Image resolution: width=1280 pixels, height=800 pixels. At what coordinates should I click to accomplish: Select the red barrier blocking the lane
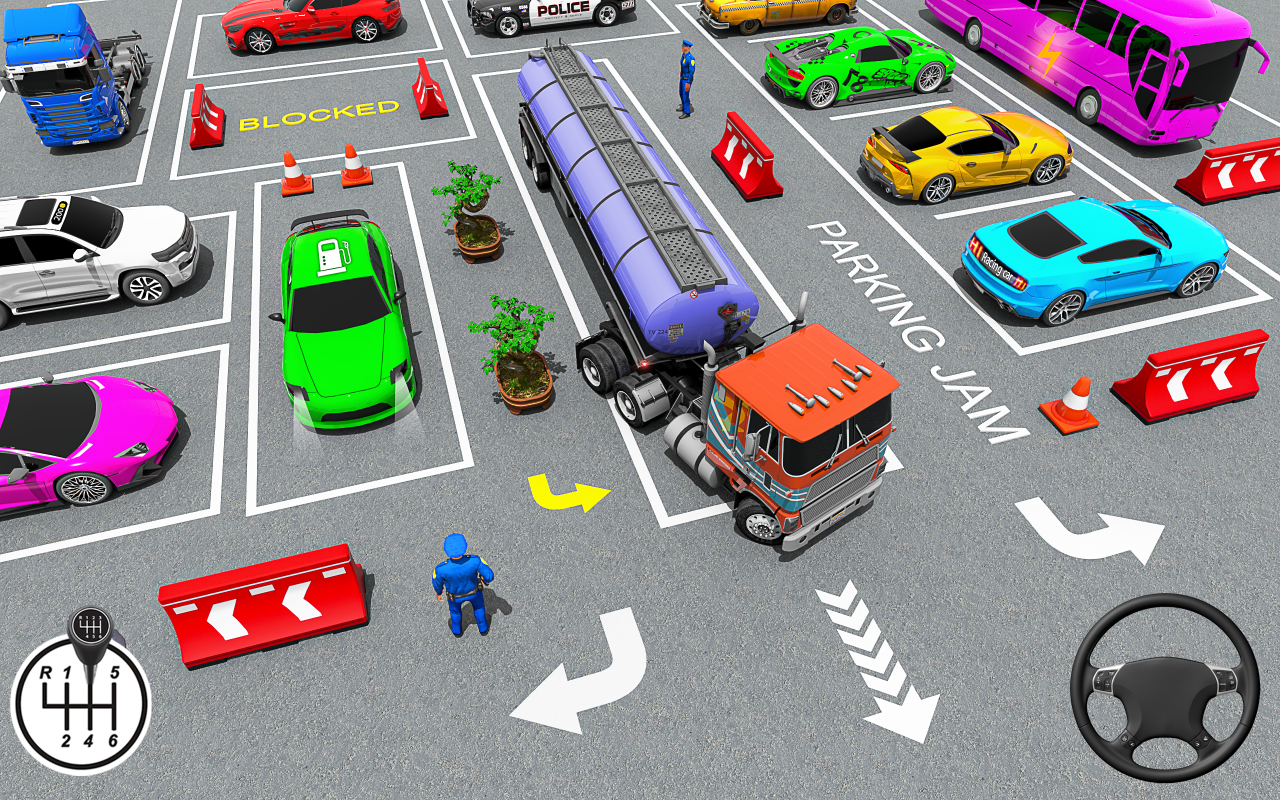click(x=262, y=605)
